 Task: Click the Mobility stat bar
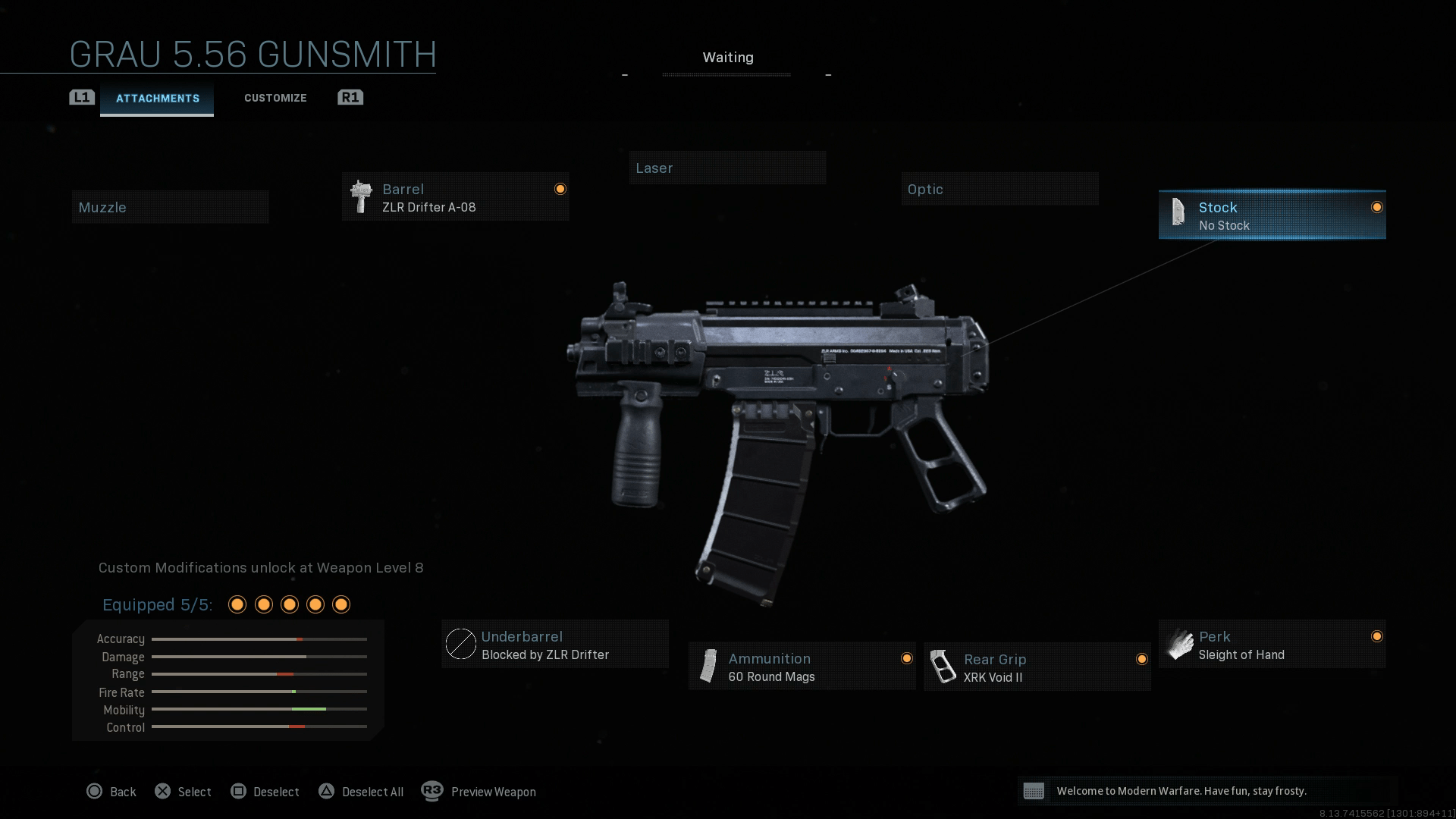[x=259, y=710]
